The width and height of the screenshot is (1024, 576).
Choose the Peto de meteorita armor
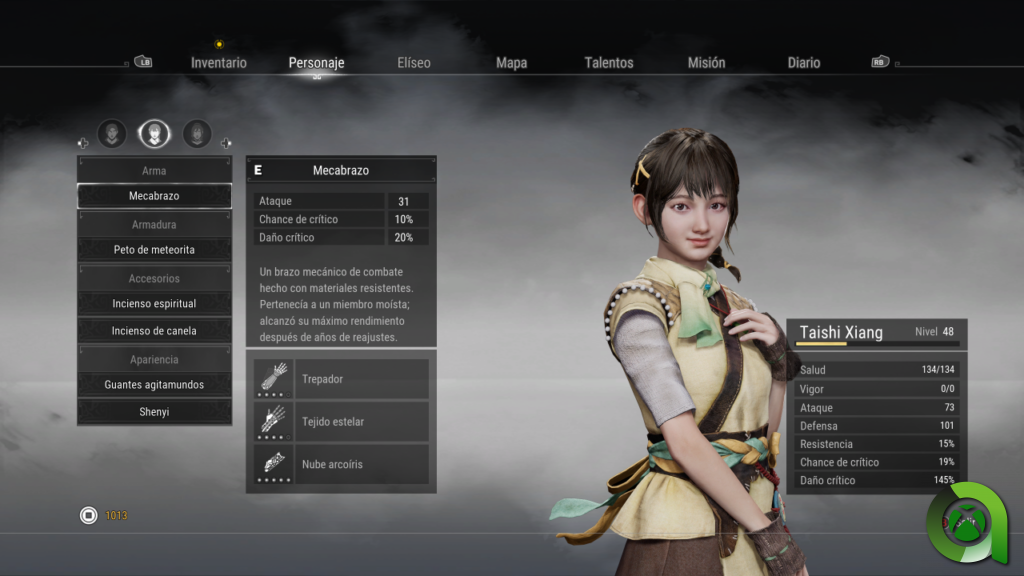(x=154, y=249)
